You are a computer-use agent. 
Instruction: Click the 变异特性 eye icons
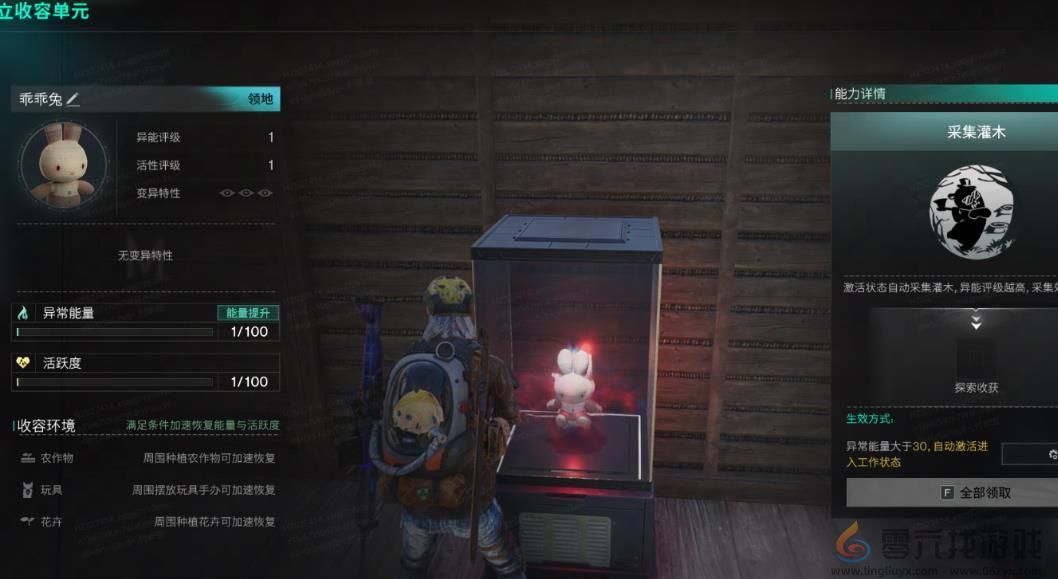[x=245, y=193]
